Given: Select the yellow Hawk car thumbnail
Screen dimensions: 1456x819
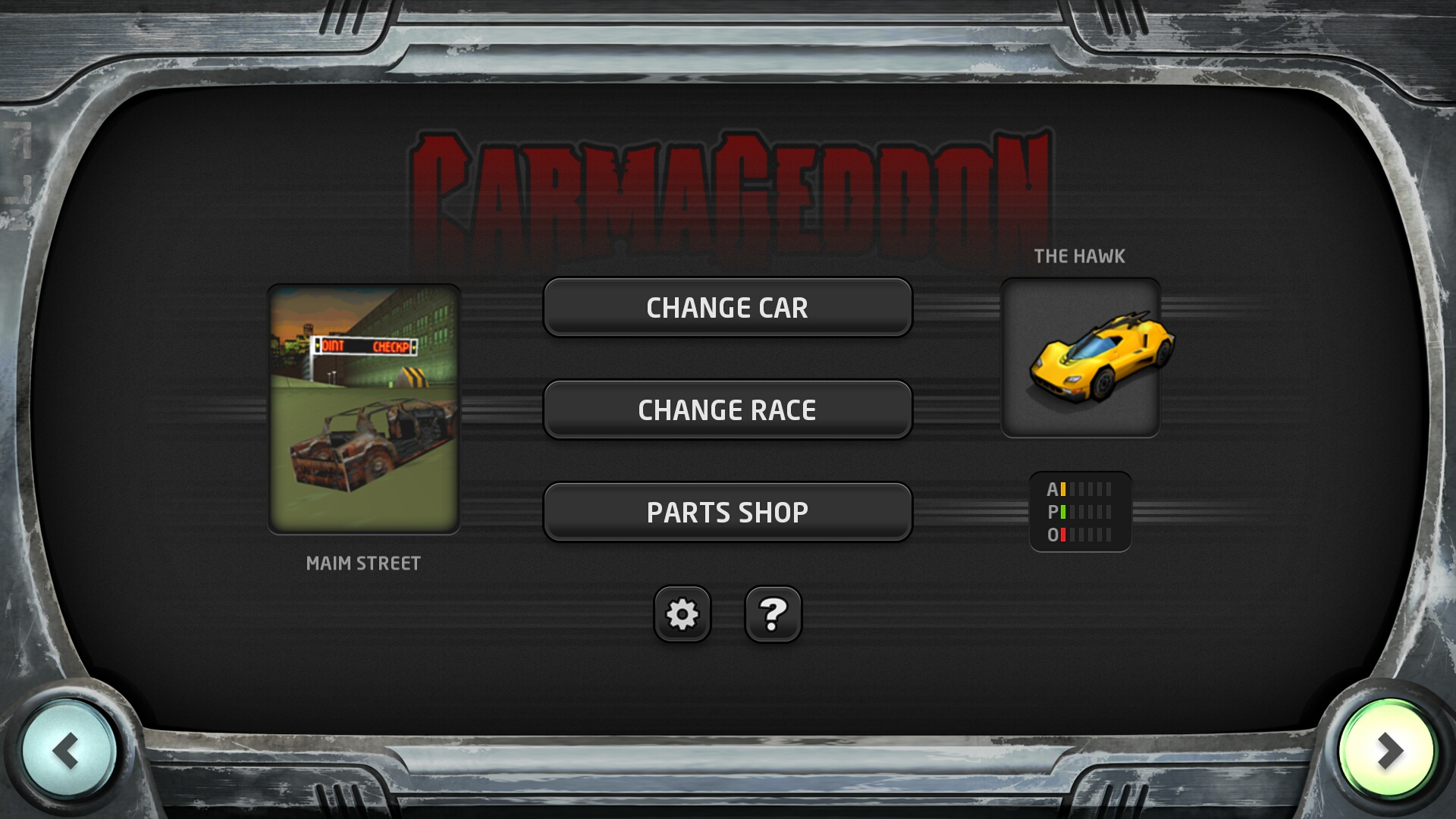Looking at the screenshot, I should click(1081, 358).
